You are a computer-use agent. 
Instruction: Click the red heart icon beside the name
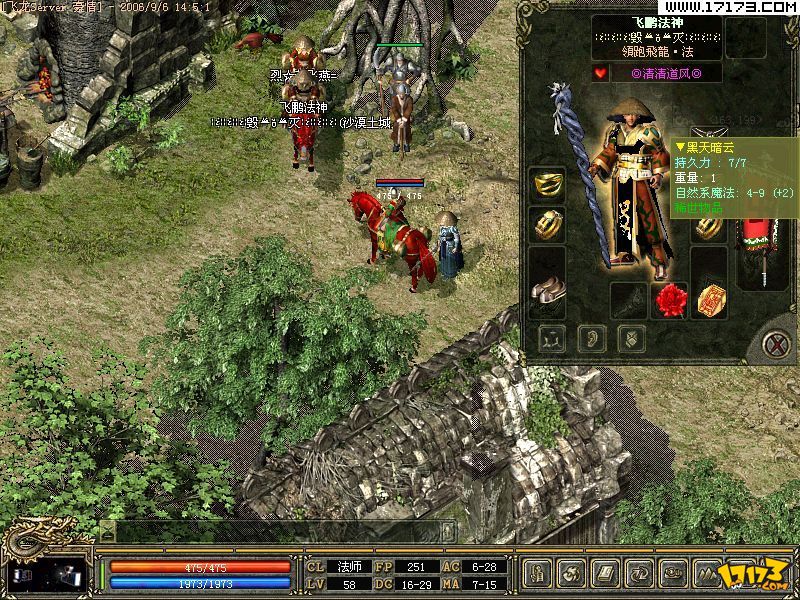tap(599, 73)
